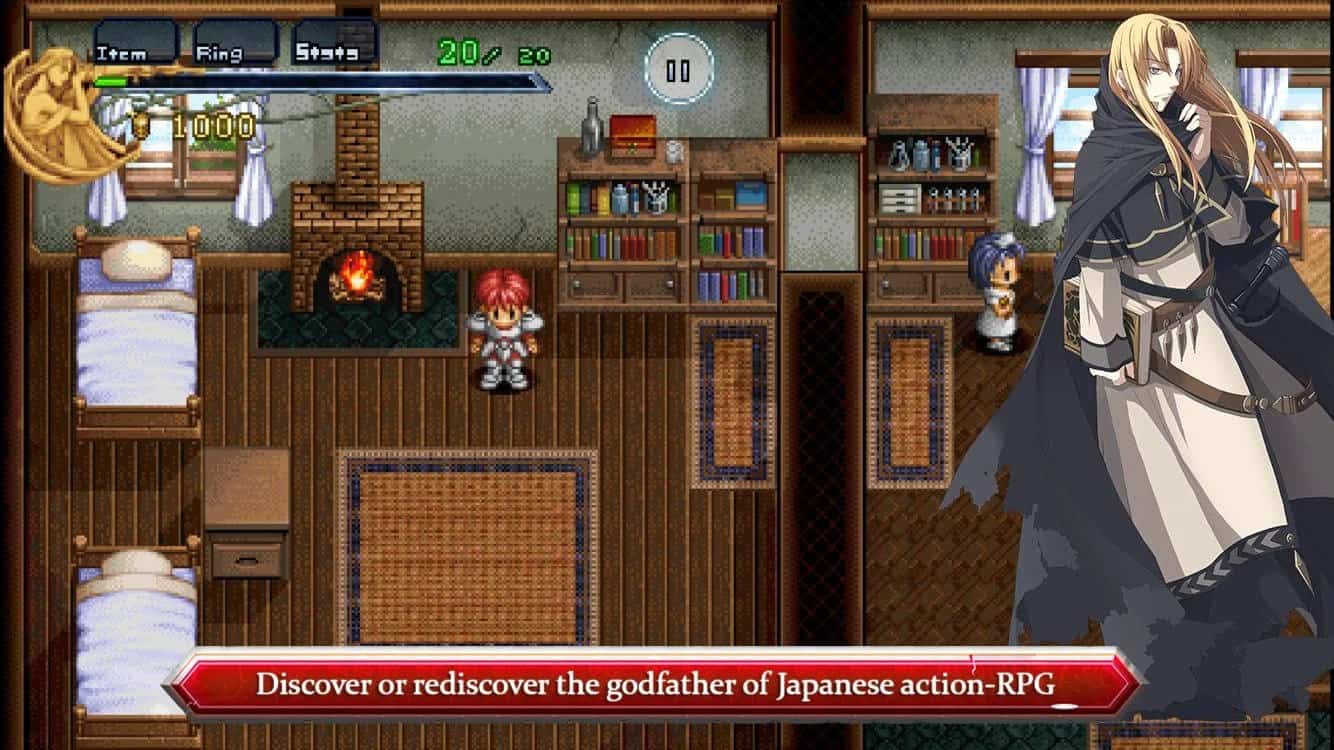Tap the pause button to halt gameplay
Image resolution: width=1334 pixels, height=750 pixels.
pyautogui.click(x=678, y=68)
